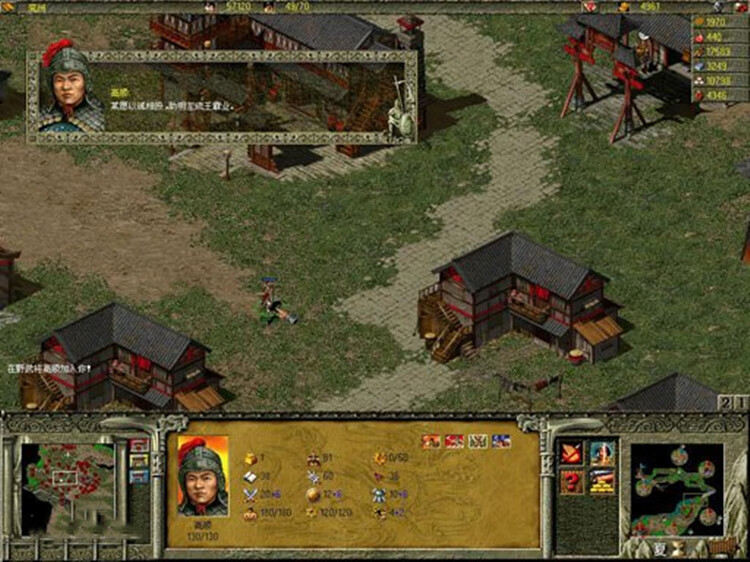Select the gold bars command icon
This screenshot has height=562, width=750.
pyautogui.click(x=602, y=482)
